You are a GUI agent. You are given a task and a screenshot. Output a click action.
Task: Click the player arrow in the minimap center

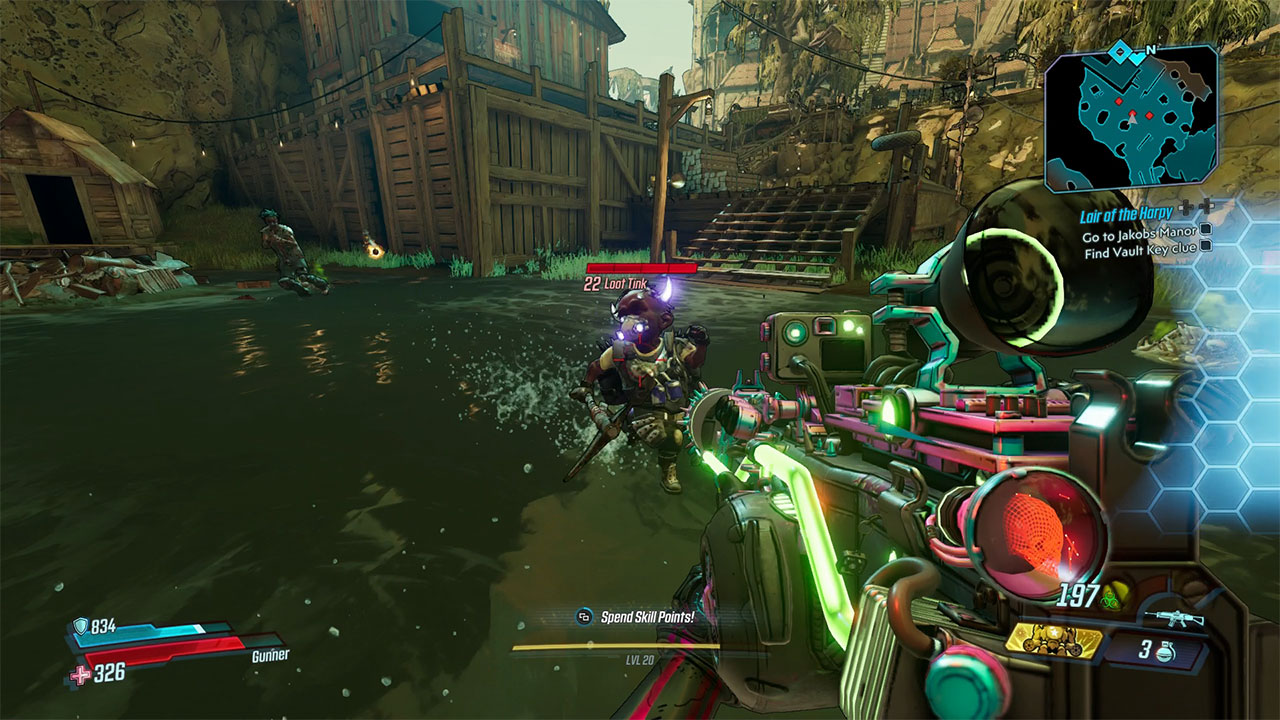pos(1132,119)
